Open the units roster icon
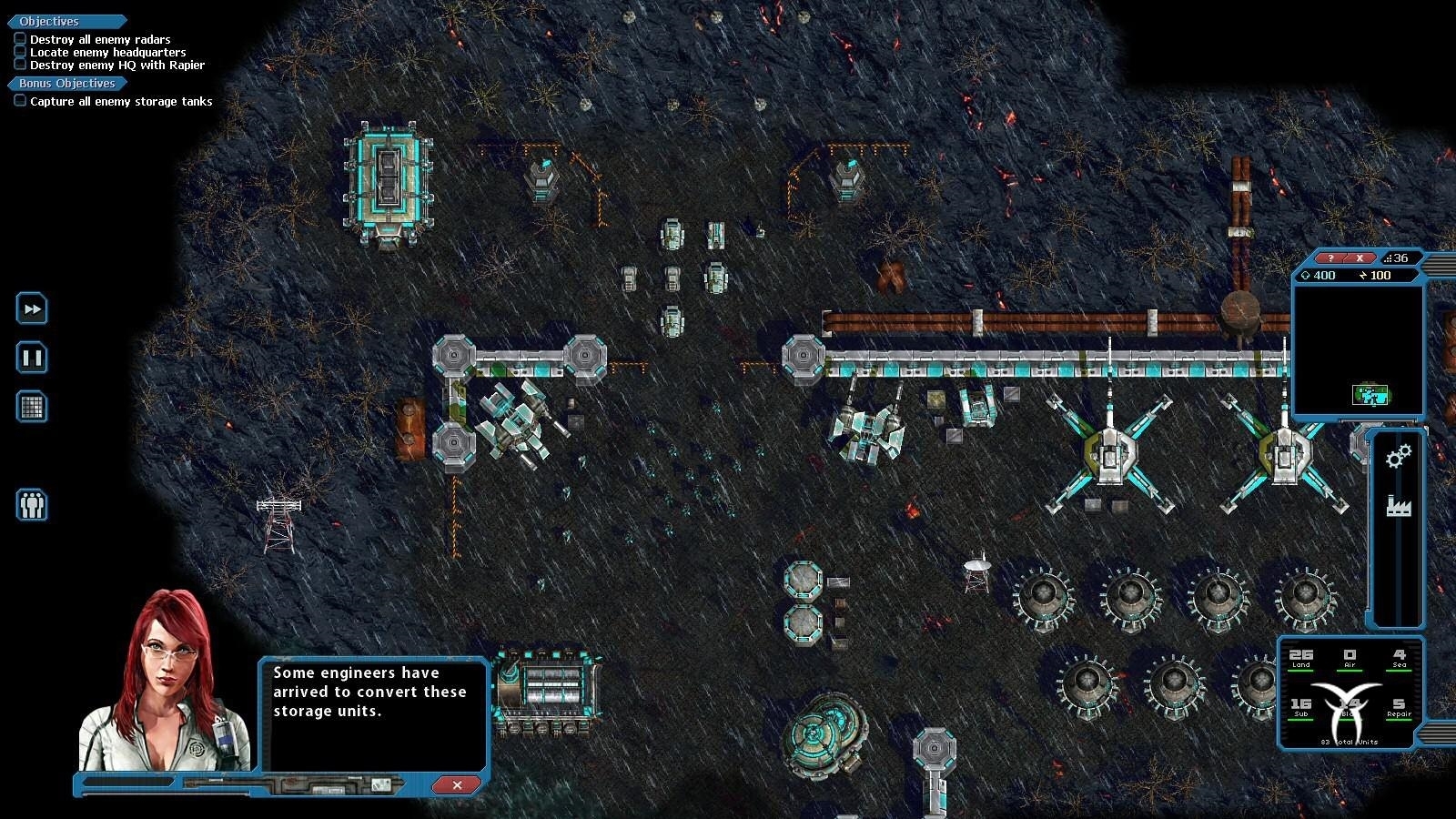1456x819 pixels. (x=32, y=504)
